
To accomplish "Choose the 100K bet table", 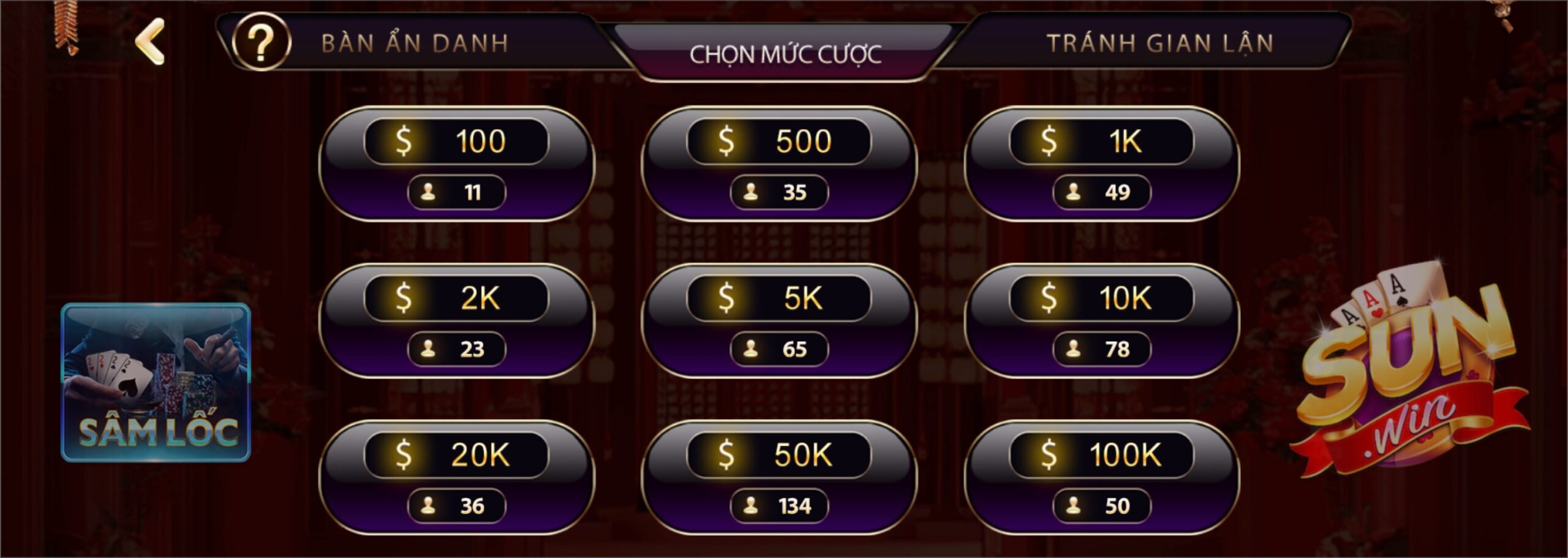I will coord(1101,477).
